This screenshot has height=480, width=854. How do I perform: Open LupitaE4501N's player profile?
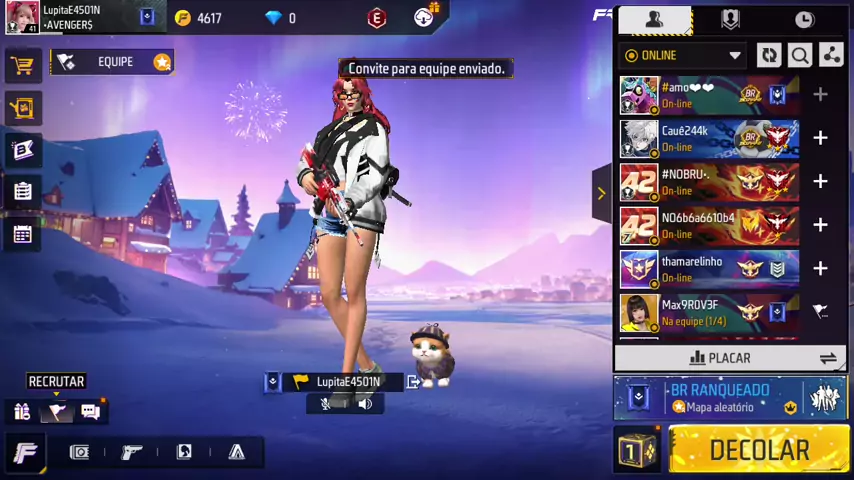click(23, 17)
